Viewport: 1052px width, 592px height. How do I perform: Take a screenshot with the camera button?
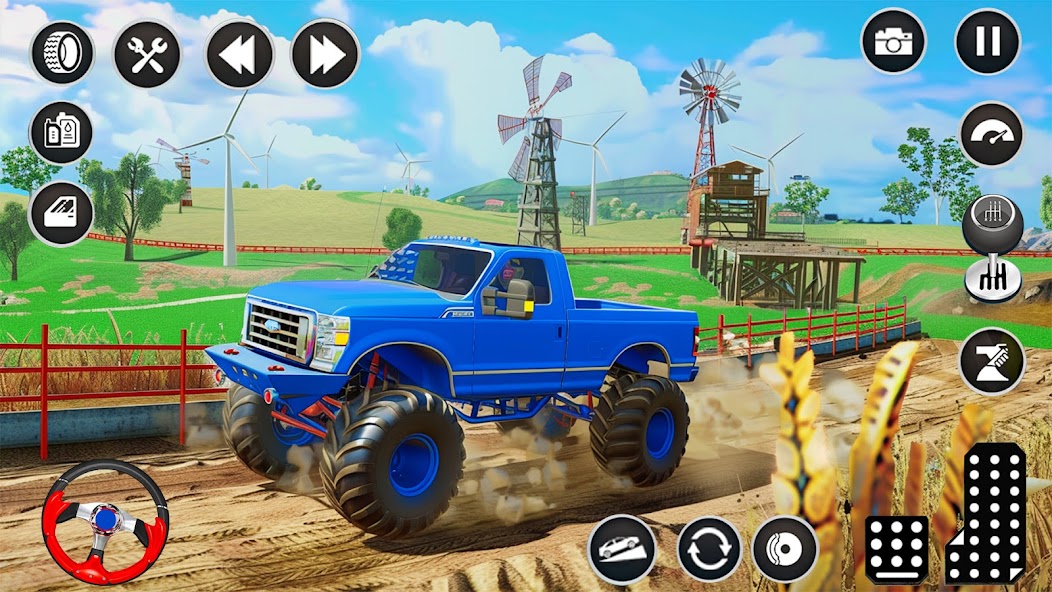pyautogui.click(x=893, y=41)
